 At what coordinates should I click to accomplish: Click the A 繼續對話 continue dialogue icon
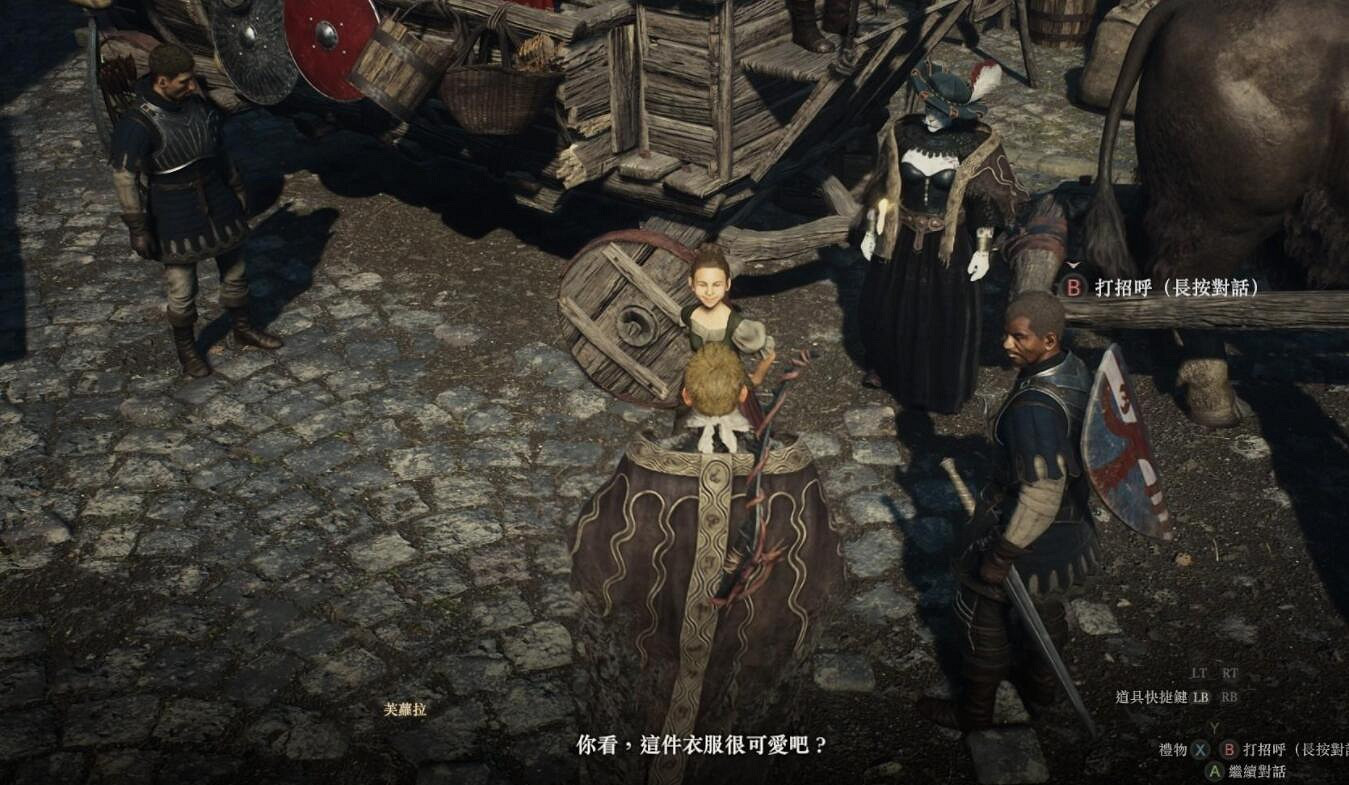1215,771
